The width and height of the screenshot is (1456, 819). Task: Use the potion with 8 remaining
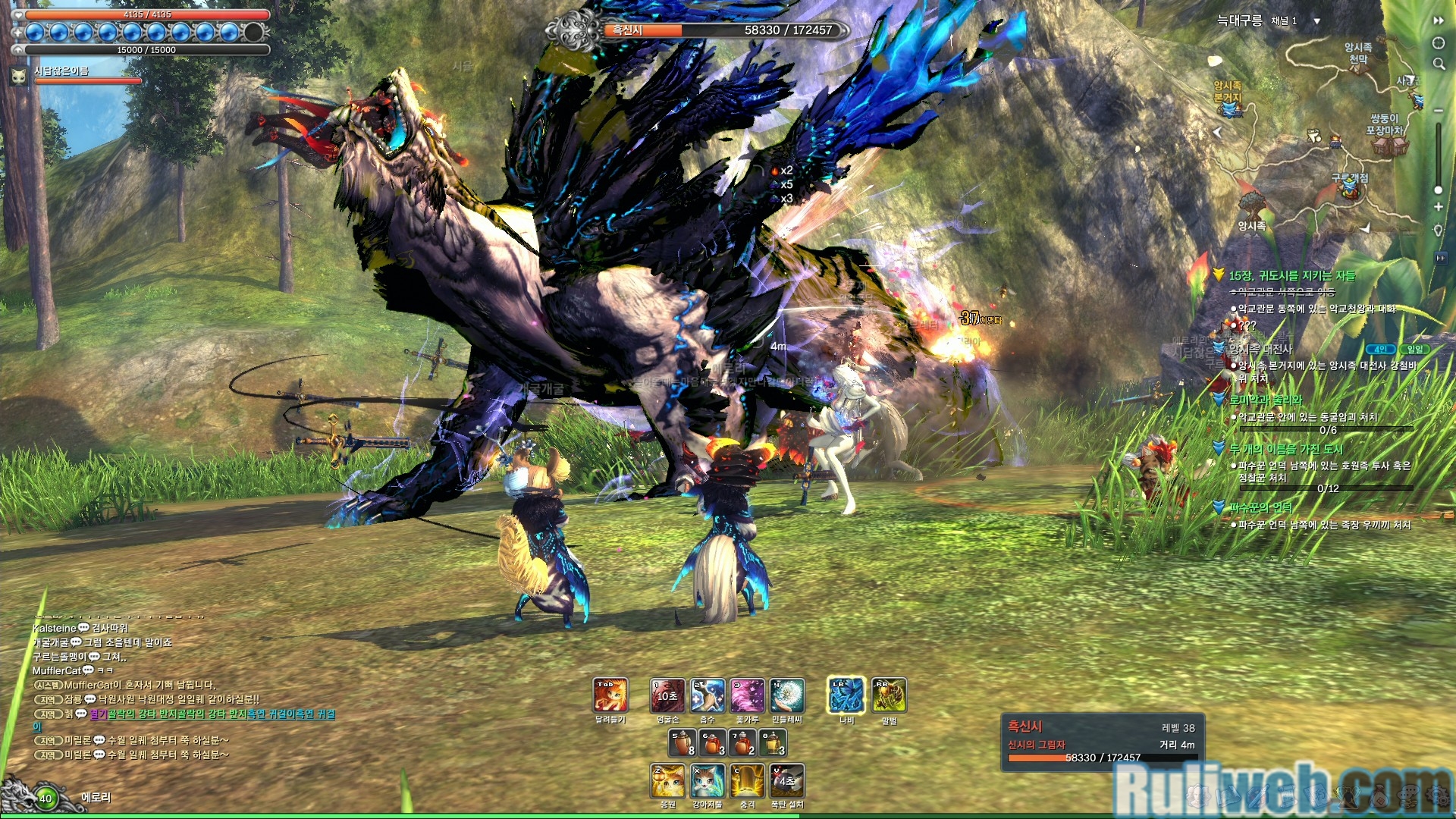point(682,742)
